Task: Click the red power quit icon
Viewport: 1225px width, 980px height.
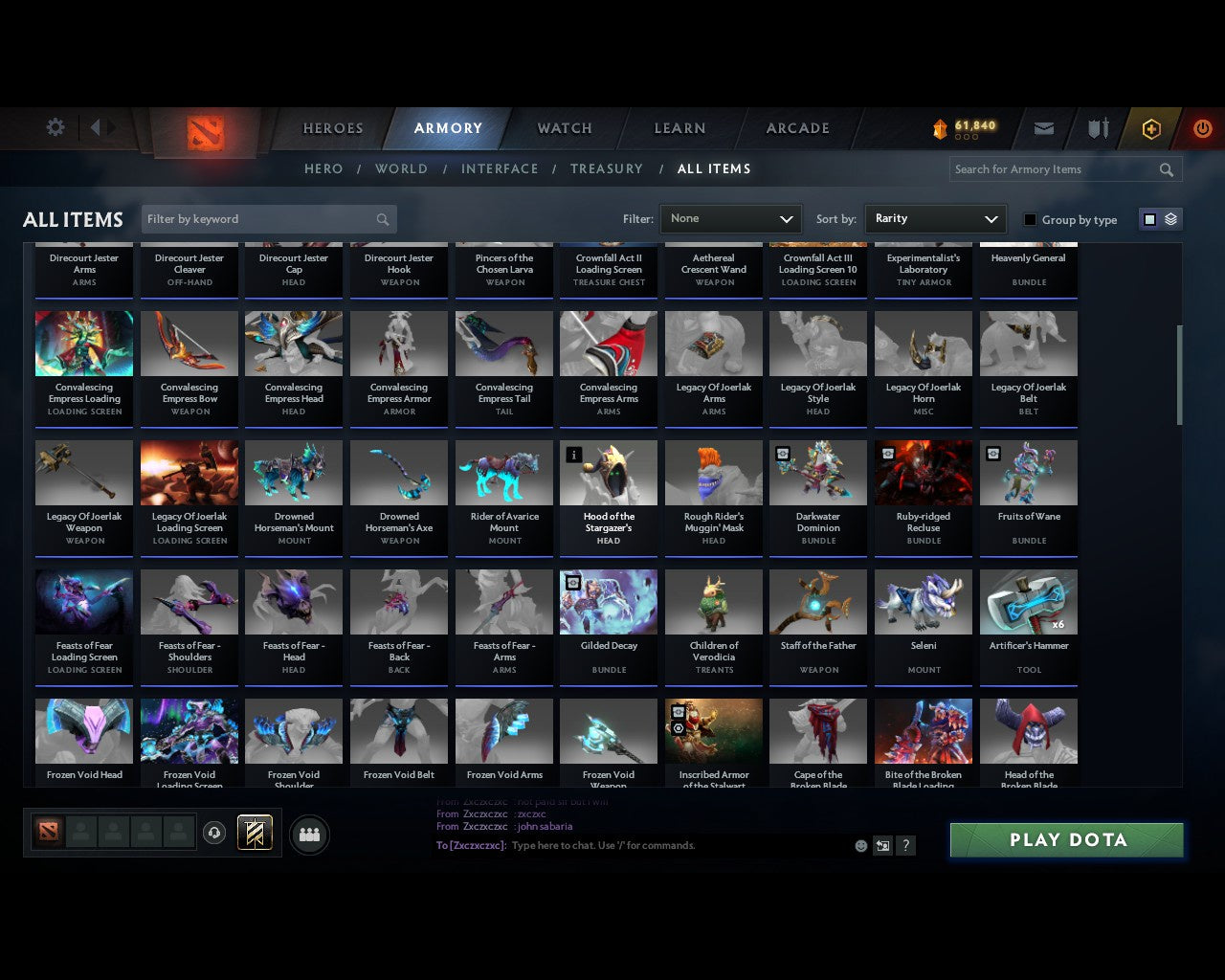Action: (1202, 128)
